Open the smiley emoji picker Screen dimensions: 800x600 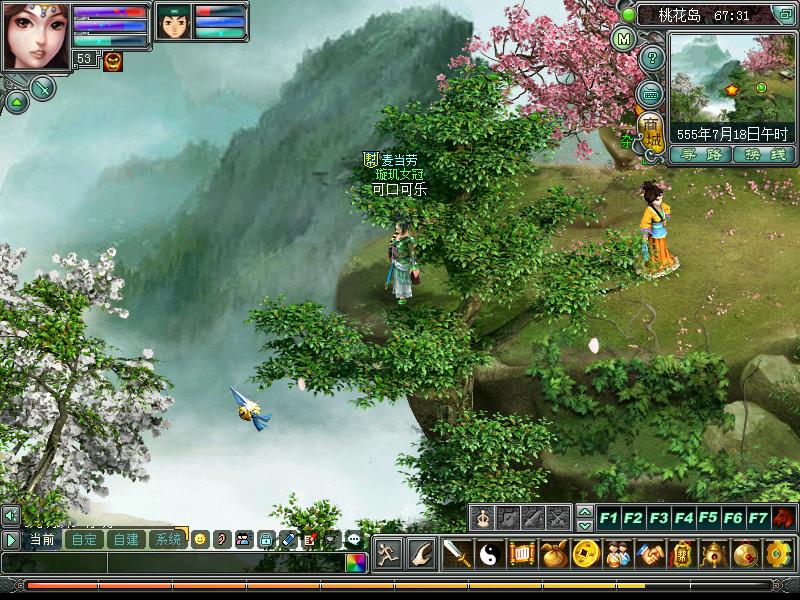(200, 539)
